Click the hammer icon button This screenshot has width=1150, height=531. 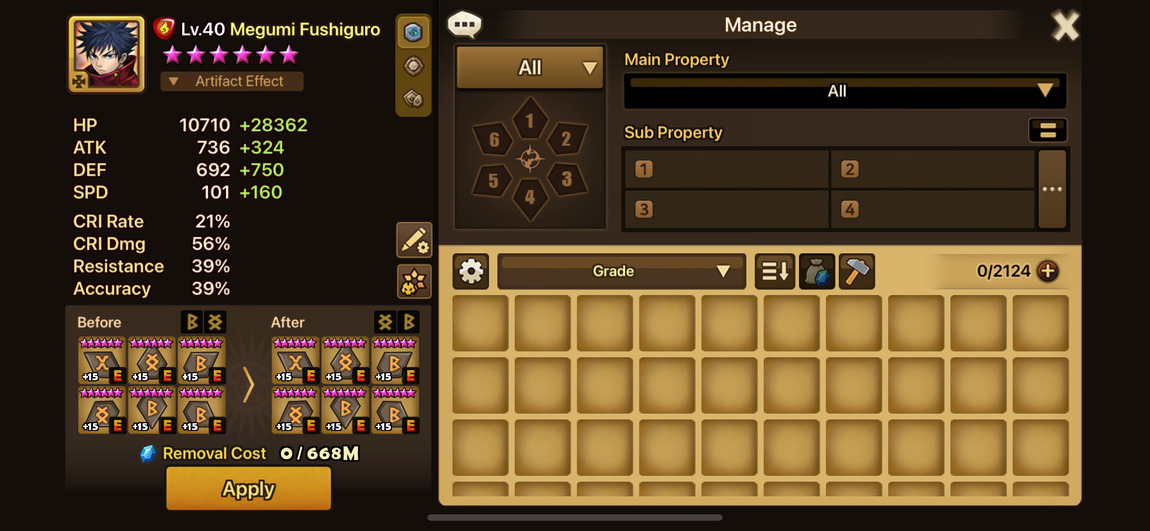[856, 271]
